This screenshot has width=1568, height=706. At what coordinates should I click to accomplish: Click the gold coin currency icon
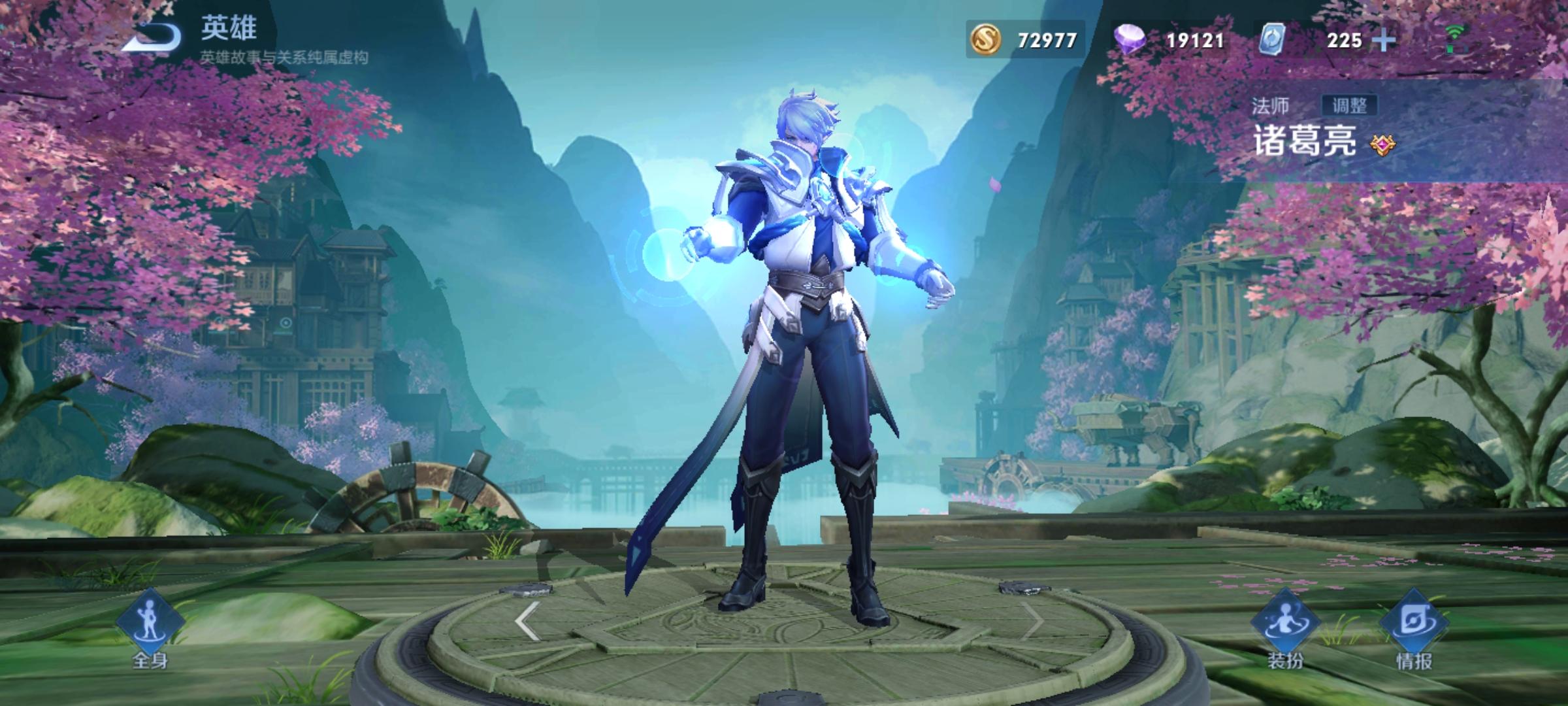986,40
